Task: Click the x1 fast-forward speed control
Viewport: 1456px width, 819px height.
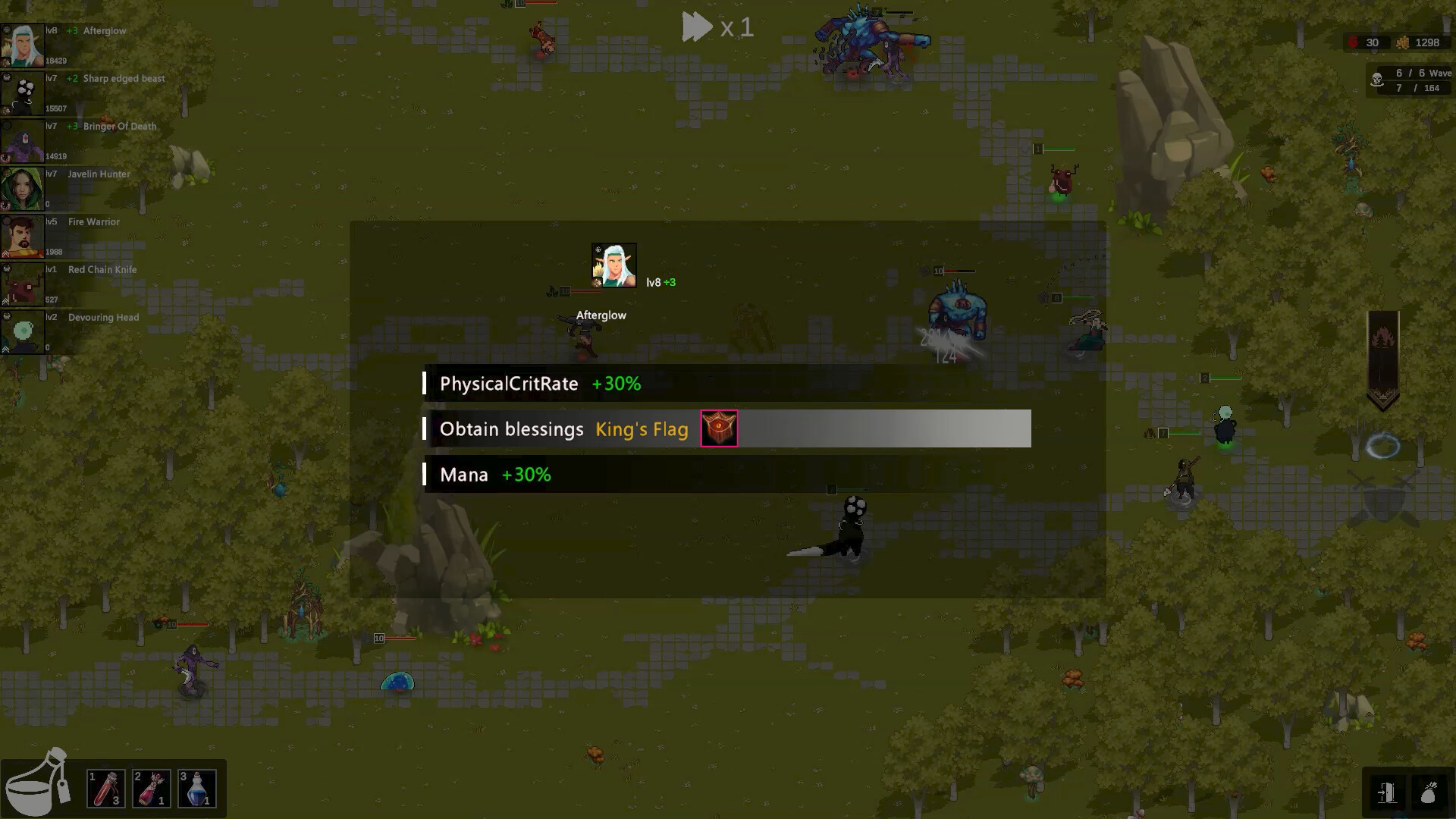Action: pos(717,27)
